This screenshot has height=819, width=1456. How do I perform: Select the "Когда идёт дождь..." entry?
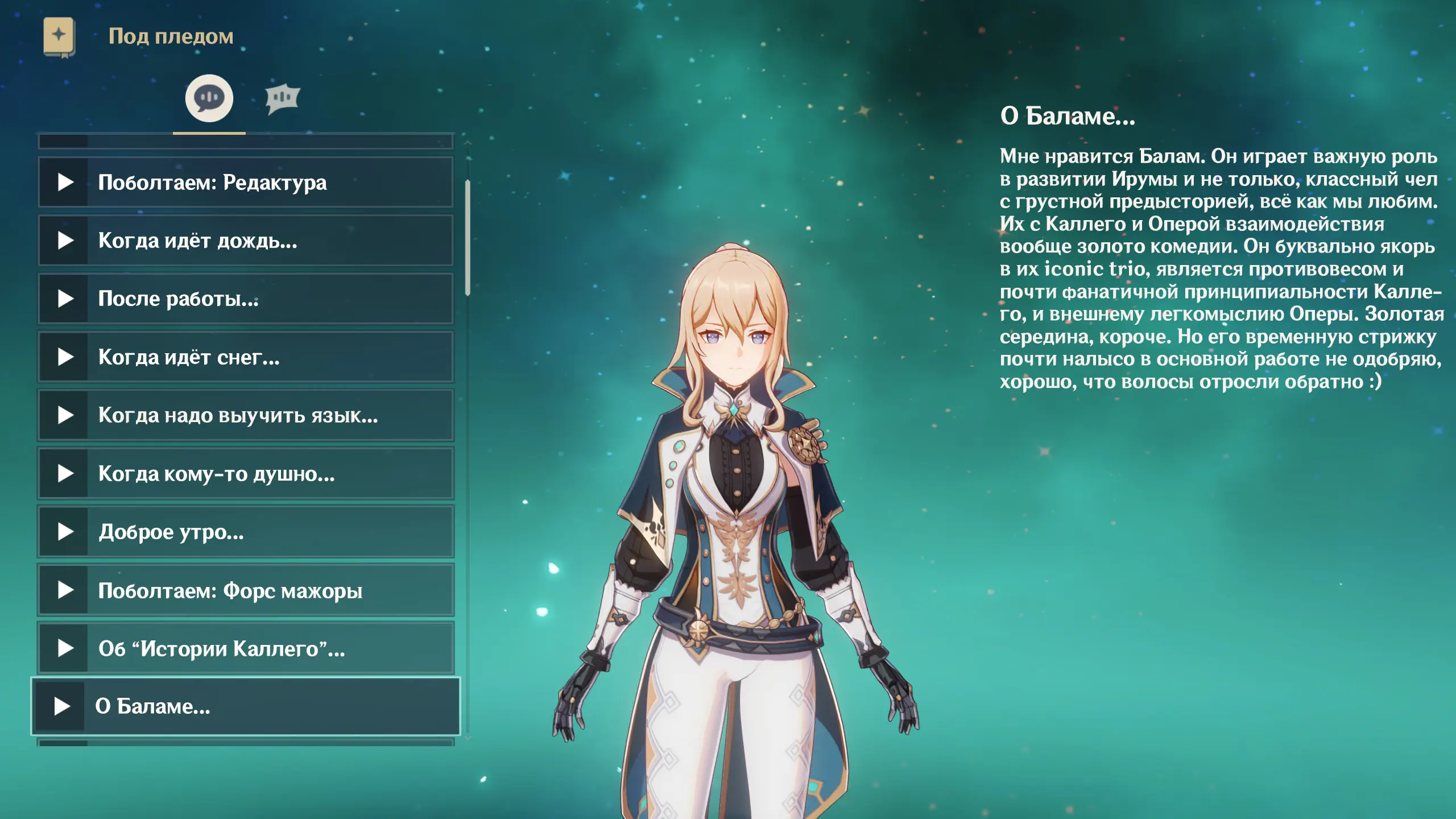(245, 241)
